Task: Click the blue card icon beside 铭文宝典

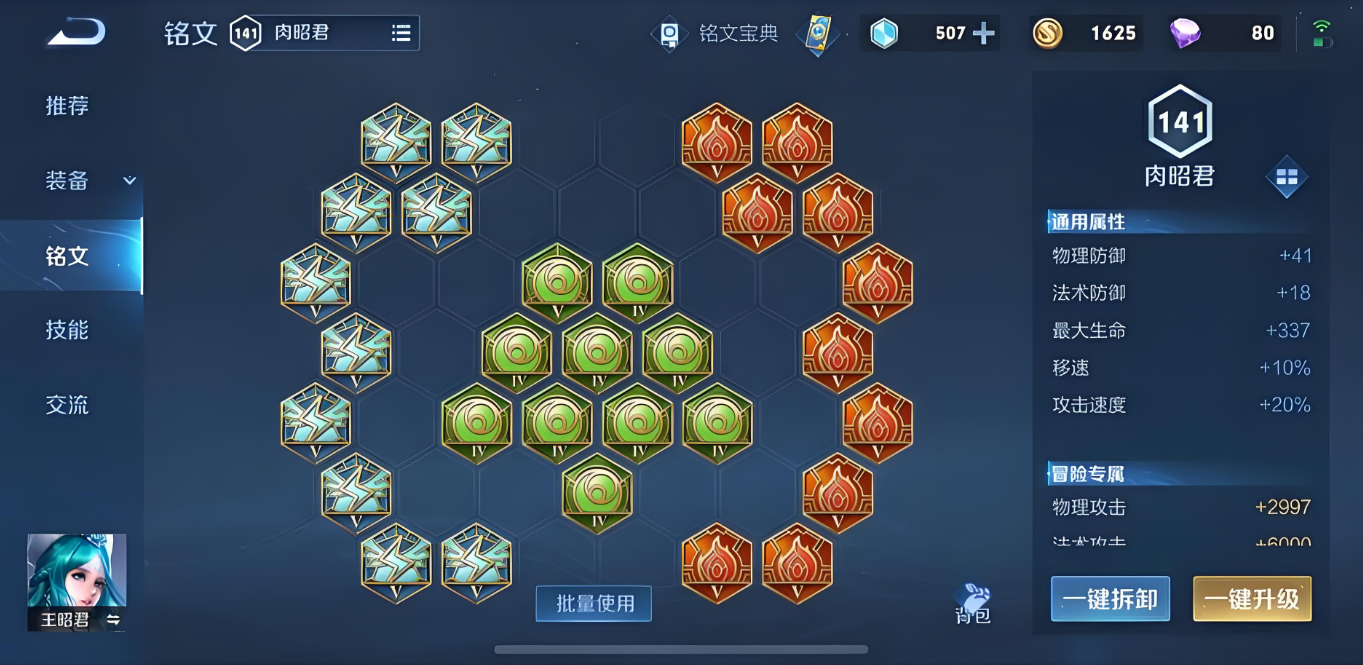Action: click(x=818, y=34)
